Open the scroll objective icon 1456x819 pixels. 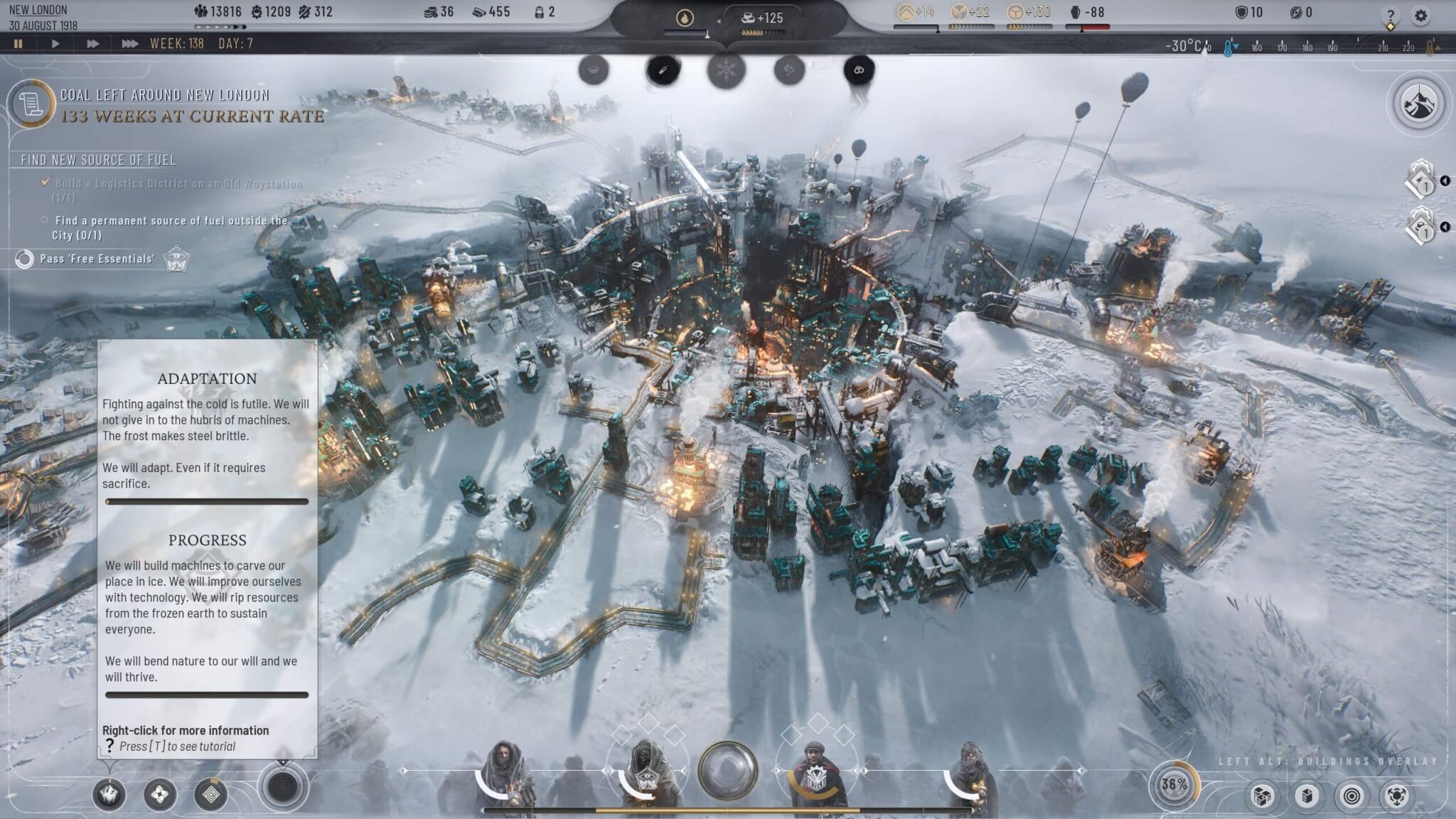(x=31, y=104)
